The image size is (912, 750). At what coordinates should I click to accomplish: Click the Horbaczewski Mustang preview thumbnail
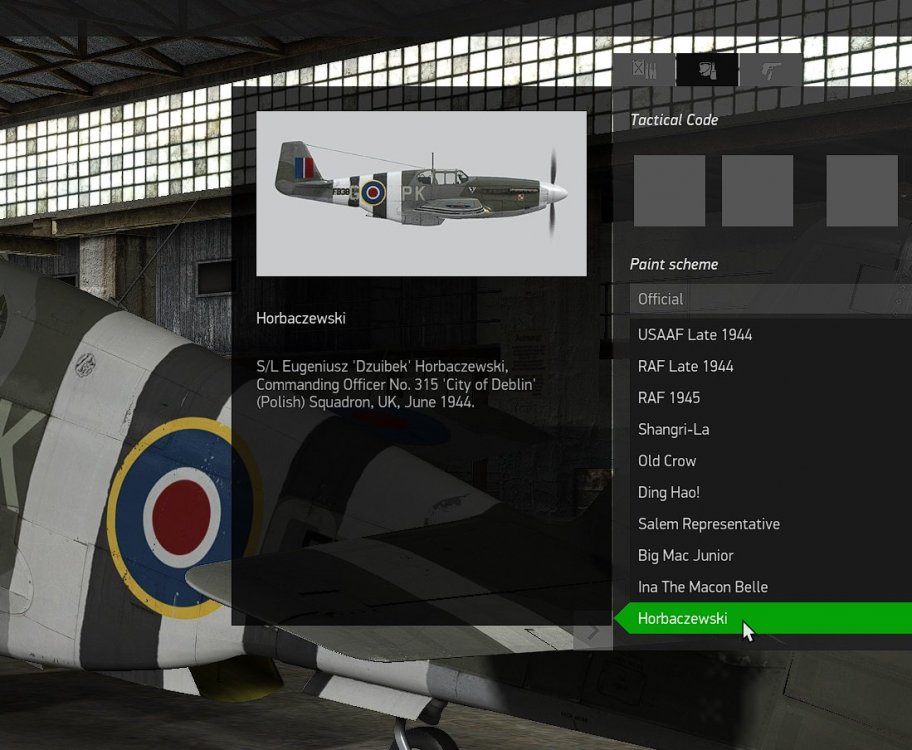point(421,193)
